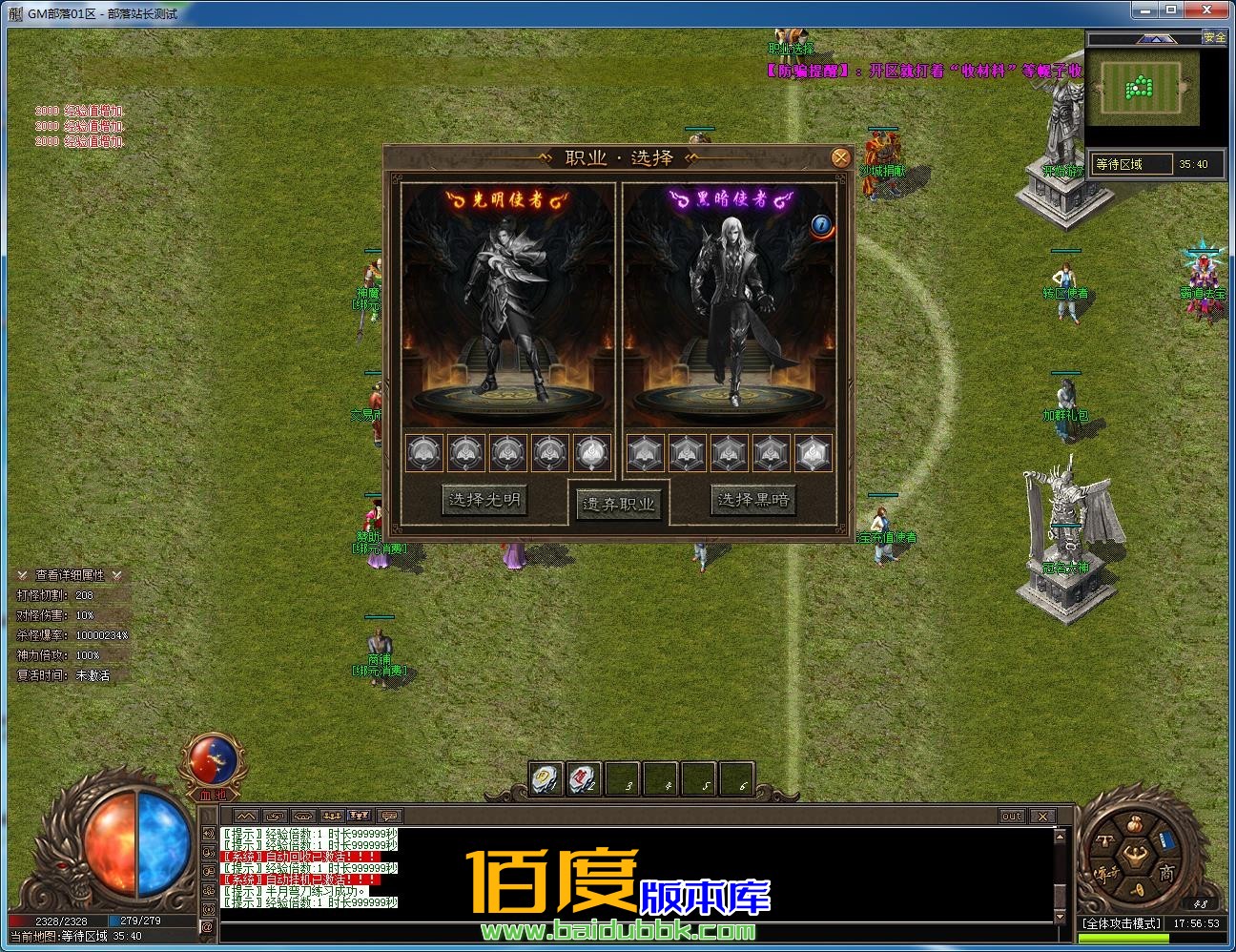1236x952 pixels.
Task: Toggle the 全体攻击模式 attack mode setting
Action: (1120, 922)
